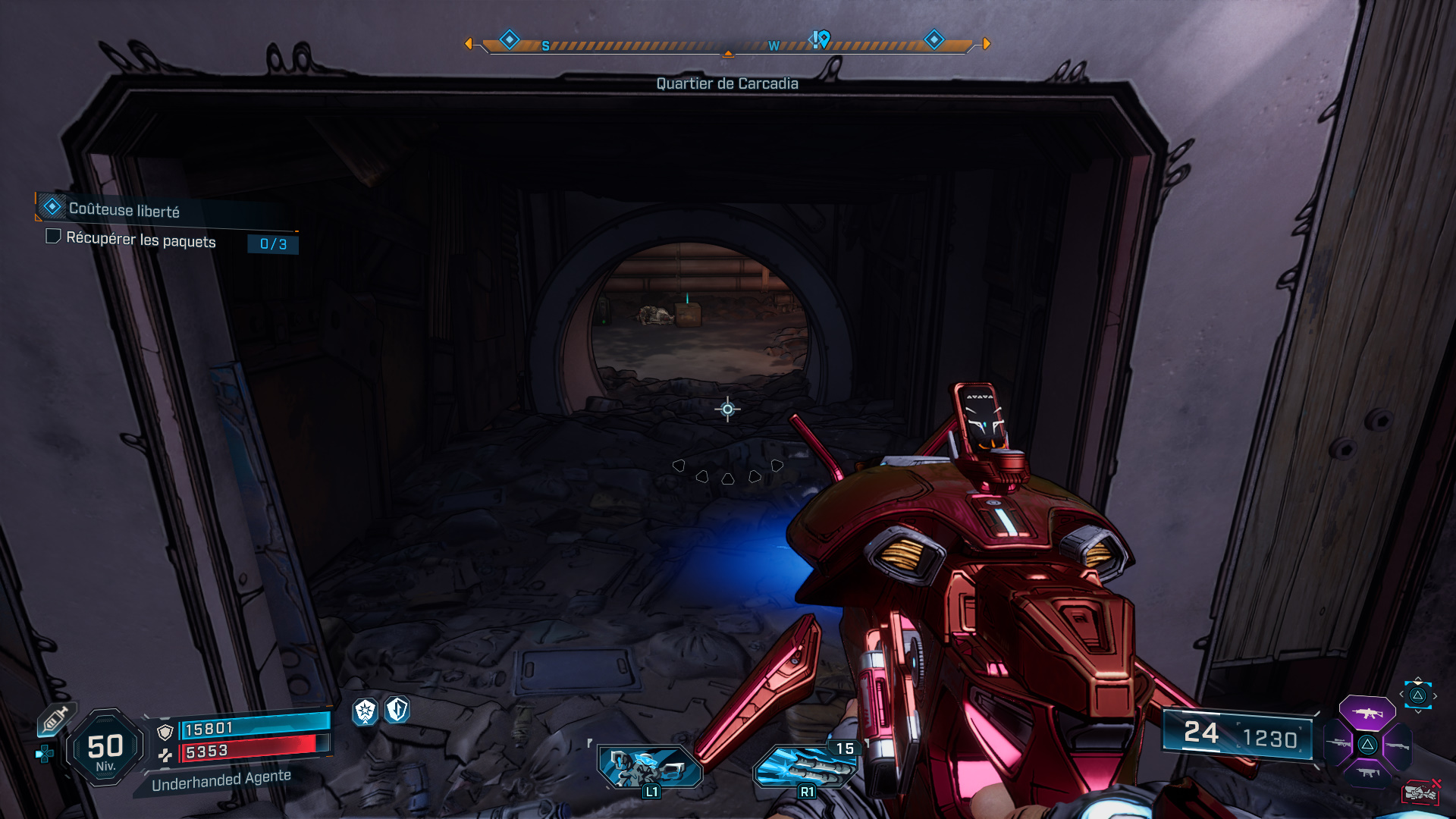Viewport: 1456px width, 819px height.
Task: Select the SMG in the weapon wheel
Action: point(1367,773)
